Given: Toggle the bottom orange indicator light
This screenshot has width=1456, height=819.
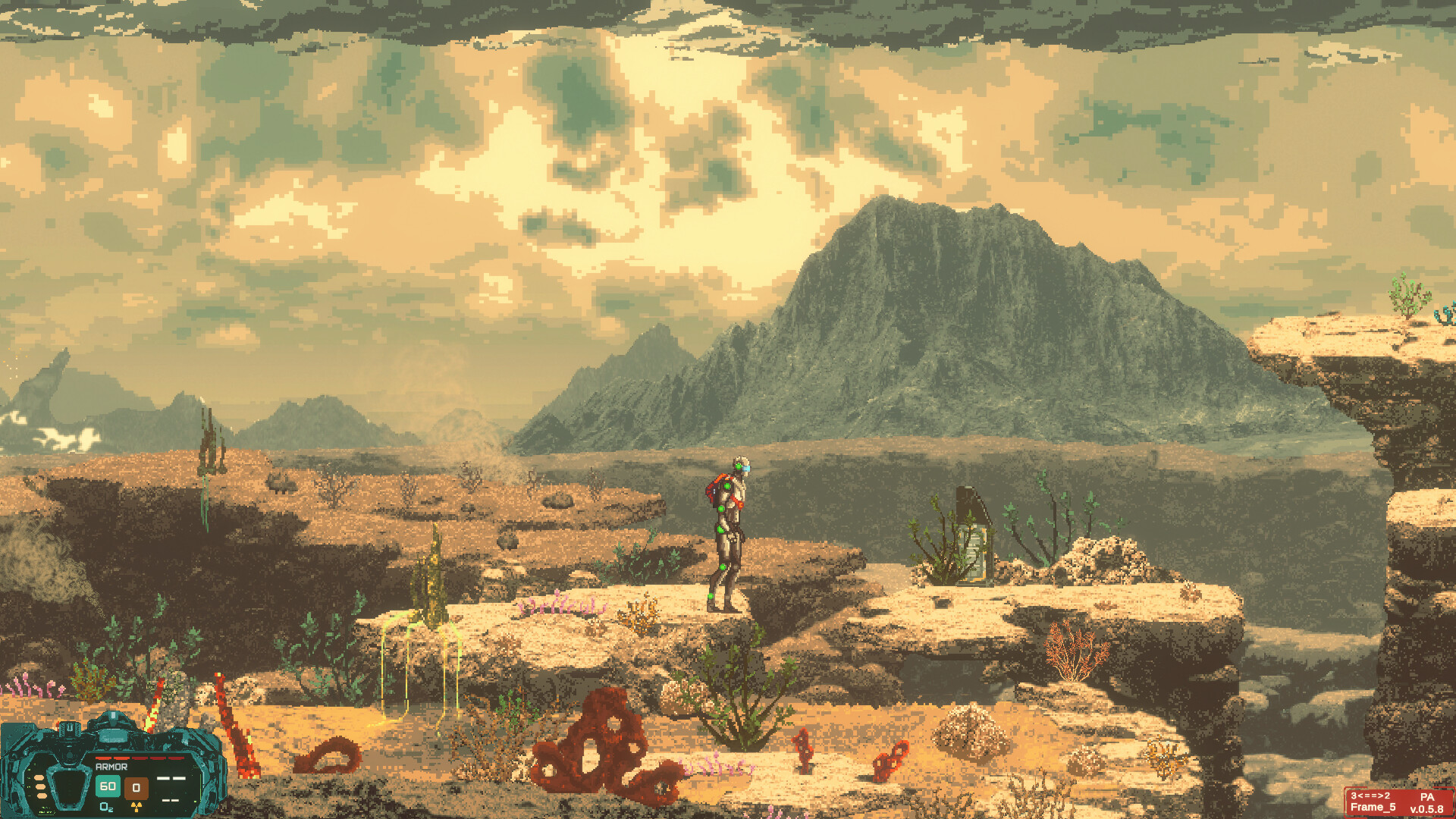Looking at the screenshot, I should click(x=41, y=796).
